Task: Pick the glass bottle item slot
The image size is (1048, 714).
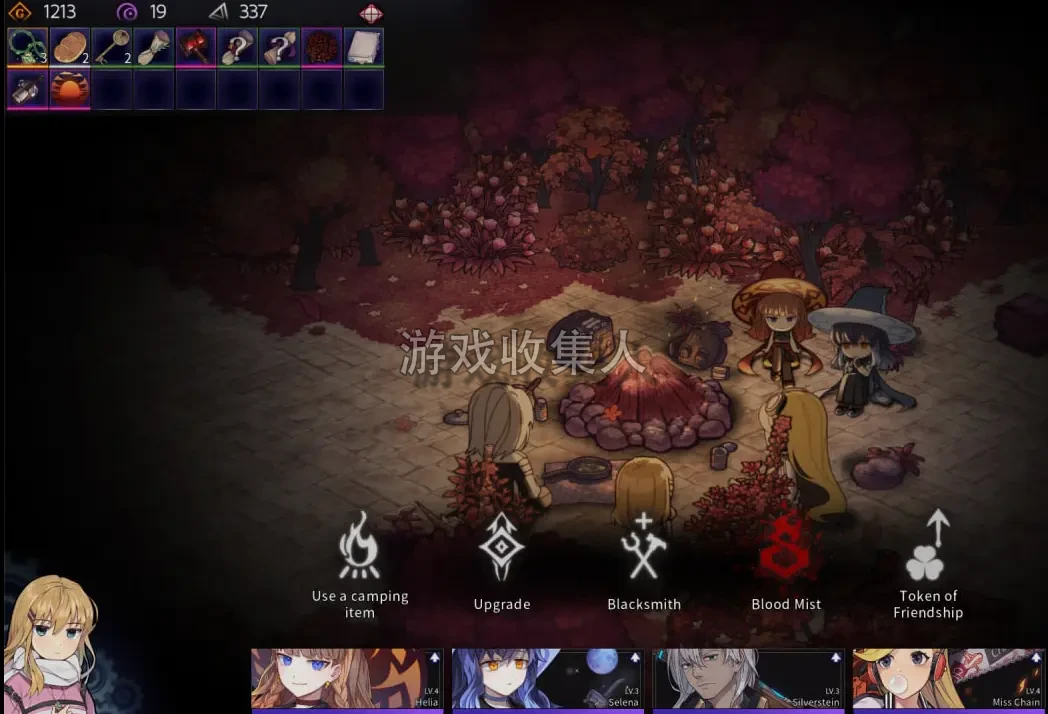Action: click(27, 89)
